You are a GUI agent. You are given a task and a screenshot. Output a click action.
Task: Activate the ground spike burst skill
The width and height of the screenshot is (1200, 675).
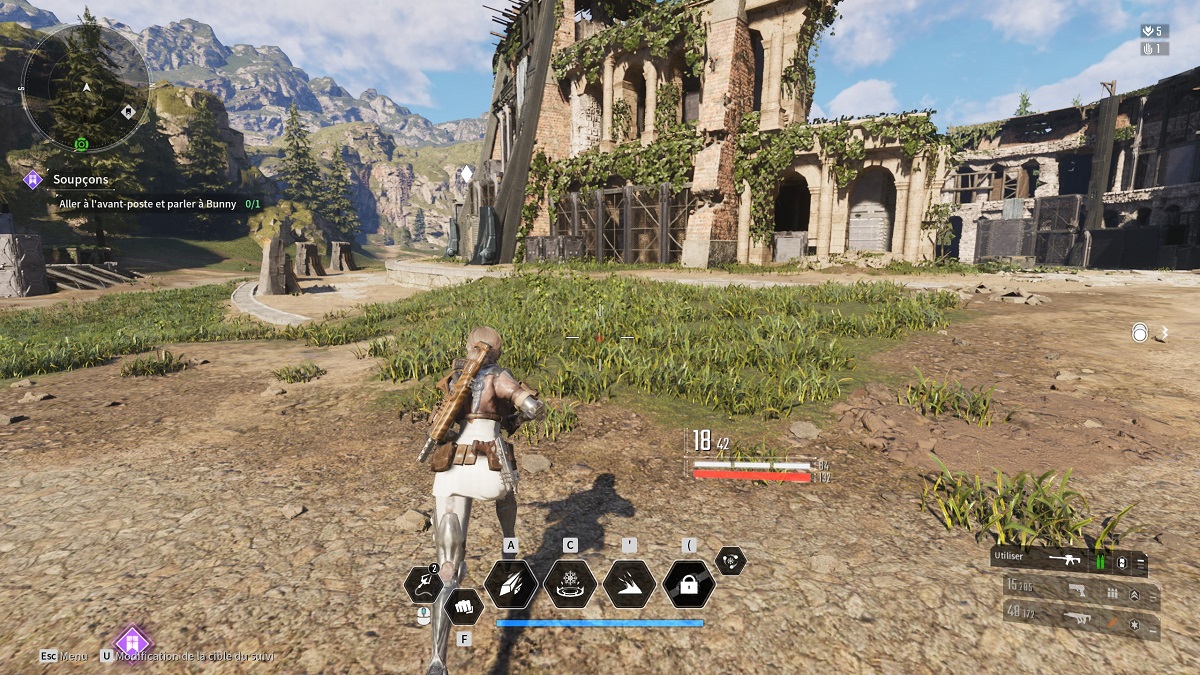(x=629, y=584)
